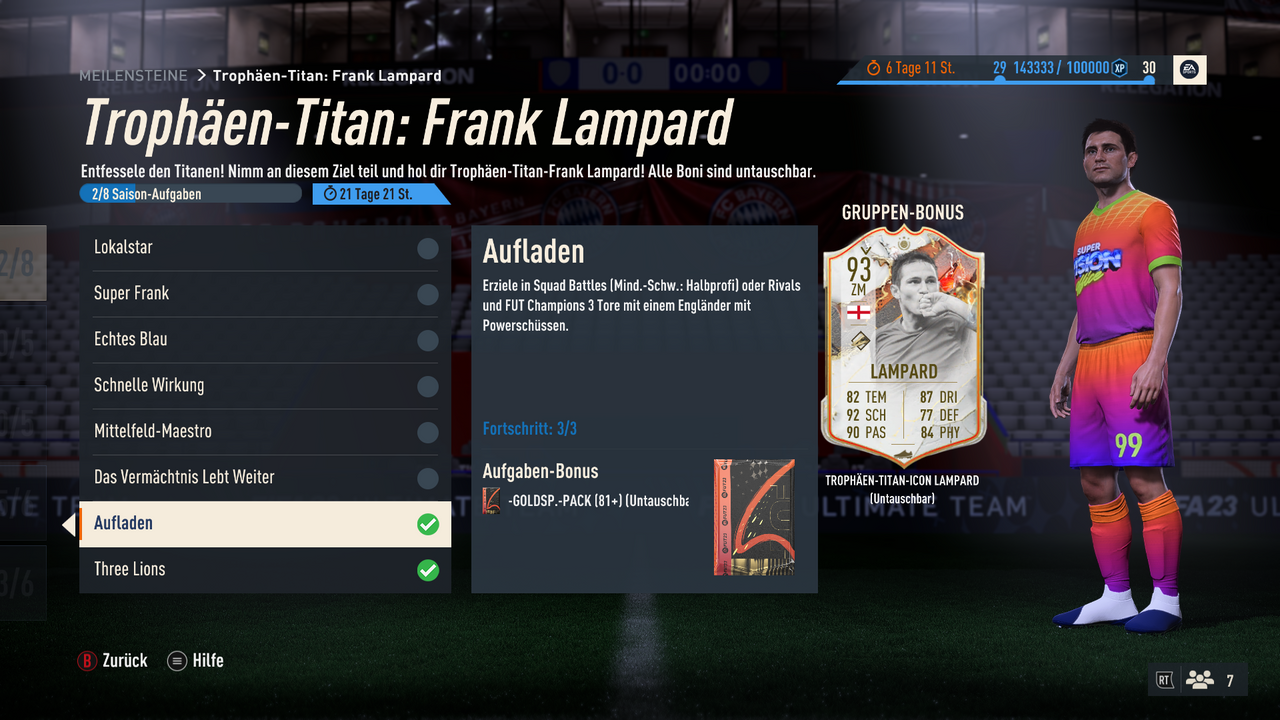Select Das Vermächtnis Lebt Weiter
This screenshot has height=720, width=1280.
point(265,478)
